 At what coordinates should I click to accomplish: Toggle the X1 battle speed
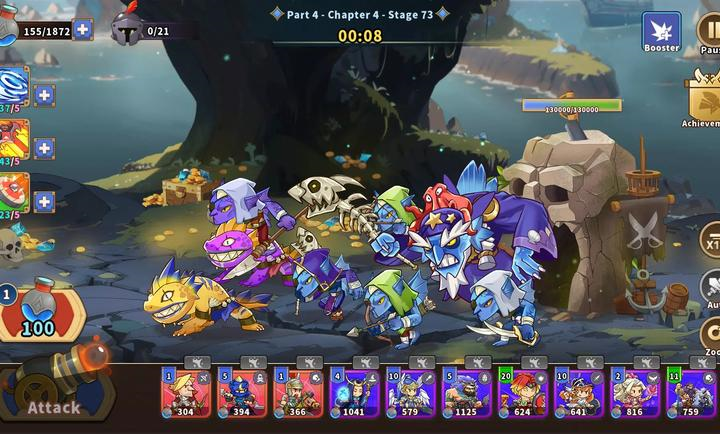709,242
